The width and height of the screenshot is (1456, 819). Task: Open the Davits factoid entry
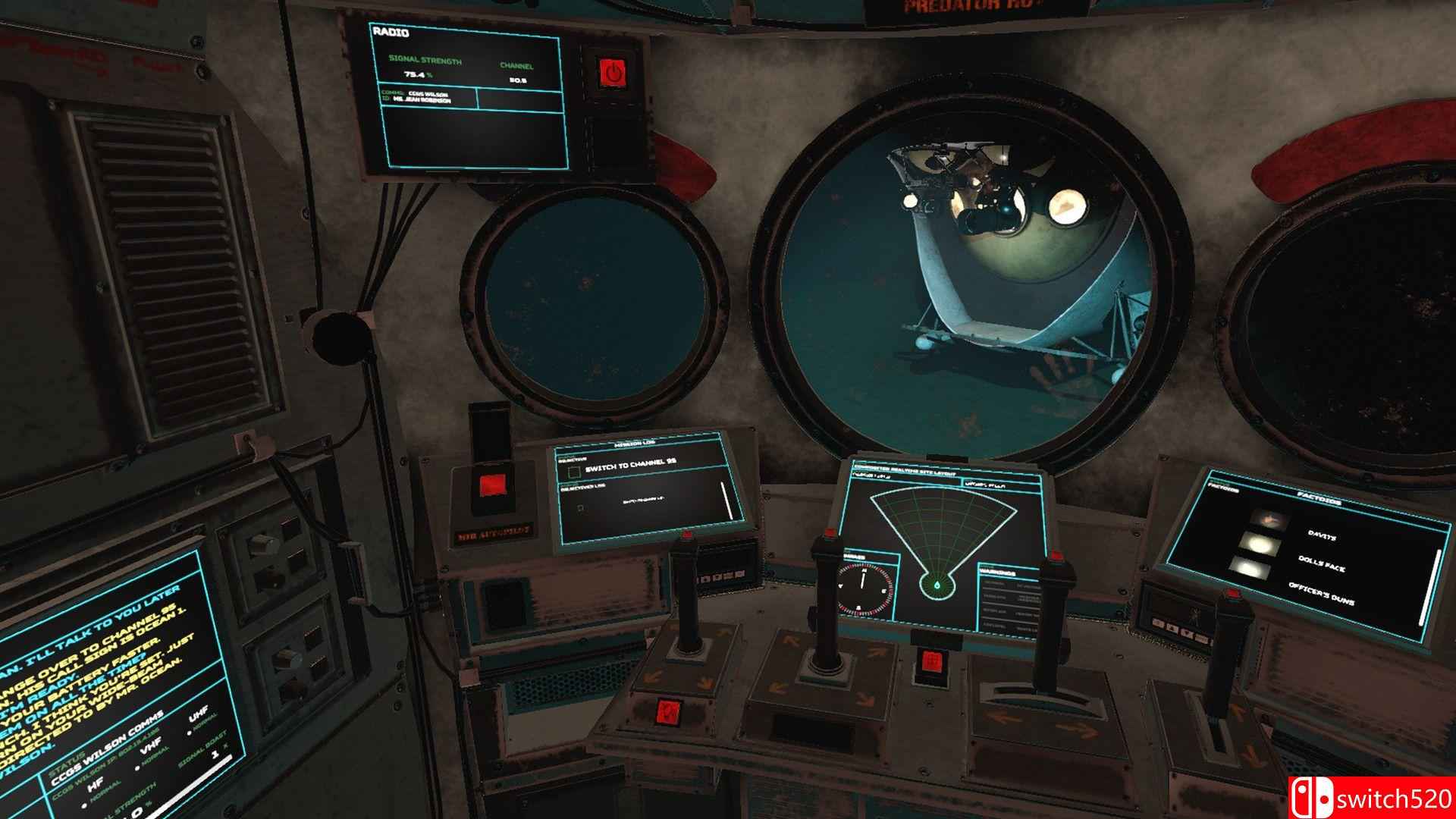1321,536
